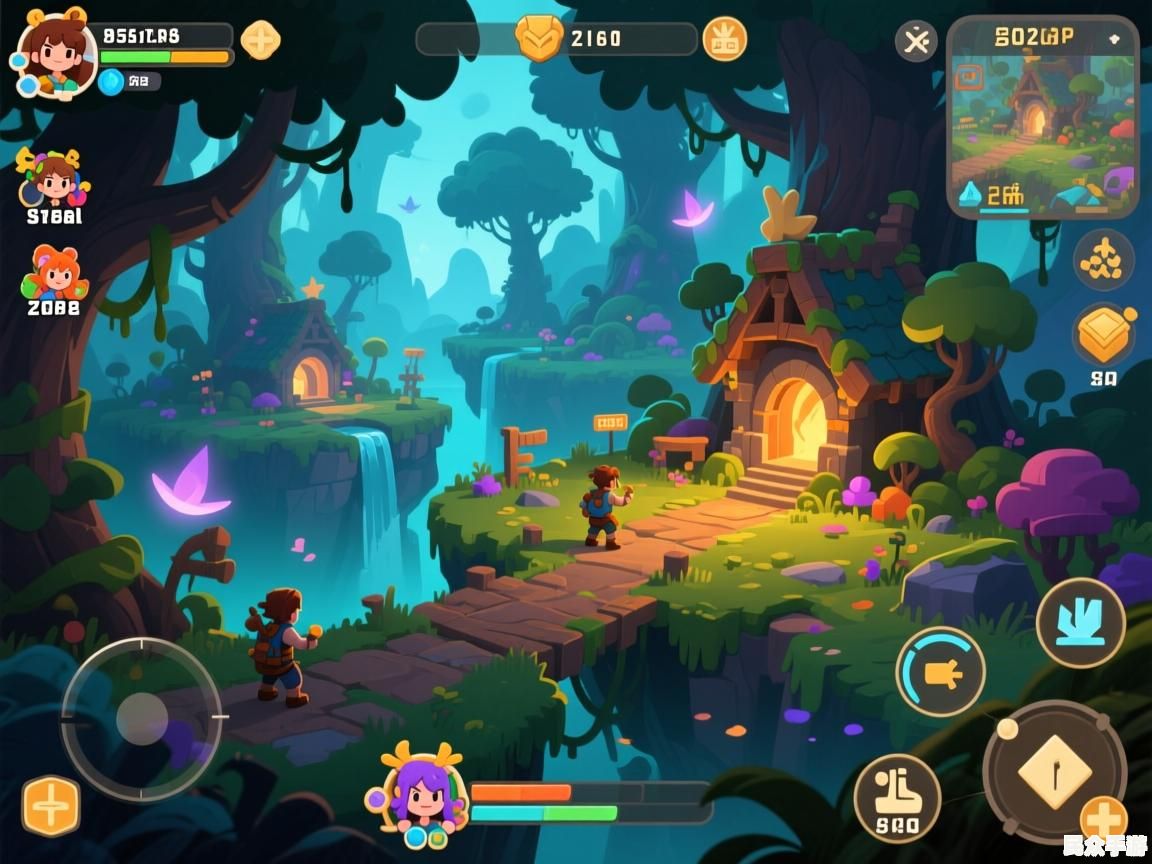Open the gold shield currency icon
The height and width of the screenshot is (864, 1152).
[x=539, y=39]
